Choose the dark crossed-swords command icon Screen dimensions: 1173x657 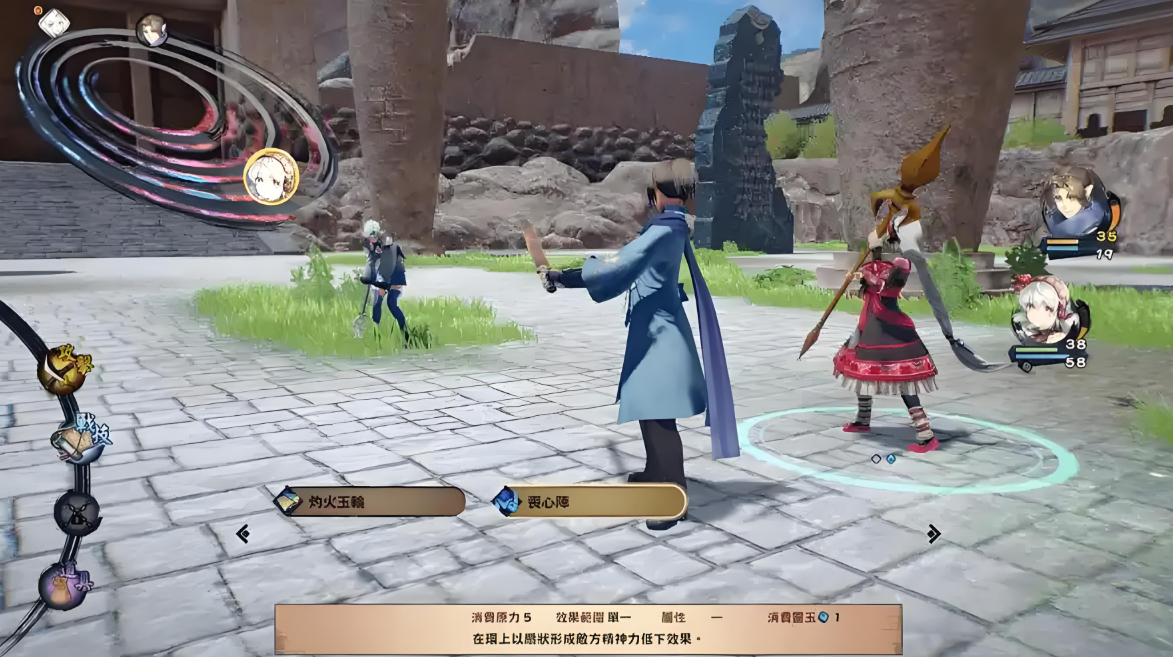(x=77, y=513)
